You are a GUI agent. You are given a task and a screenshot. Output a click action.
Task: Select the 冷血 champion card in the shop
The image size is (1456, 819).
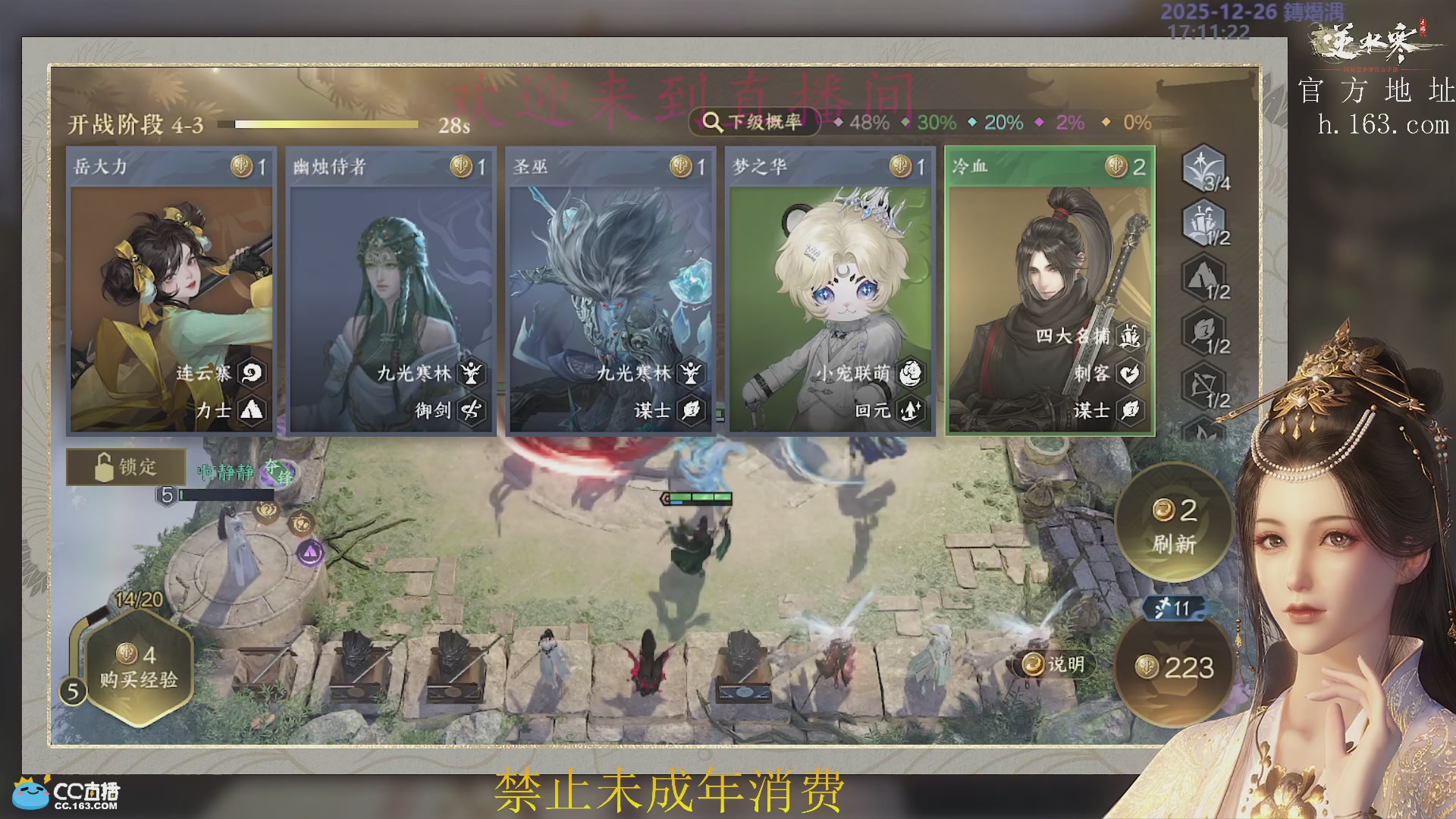[x=1050, y=288]
